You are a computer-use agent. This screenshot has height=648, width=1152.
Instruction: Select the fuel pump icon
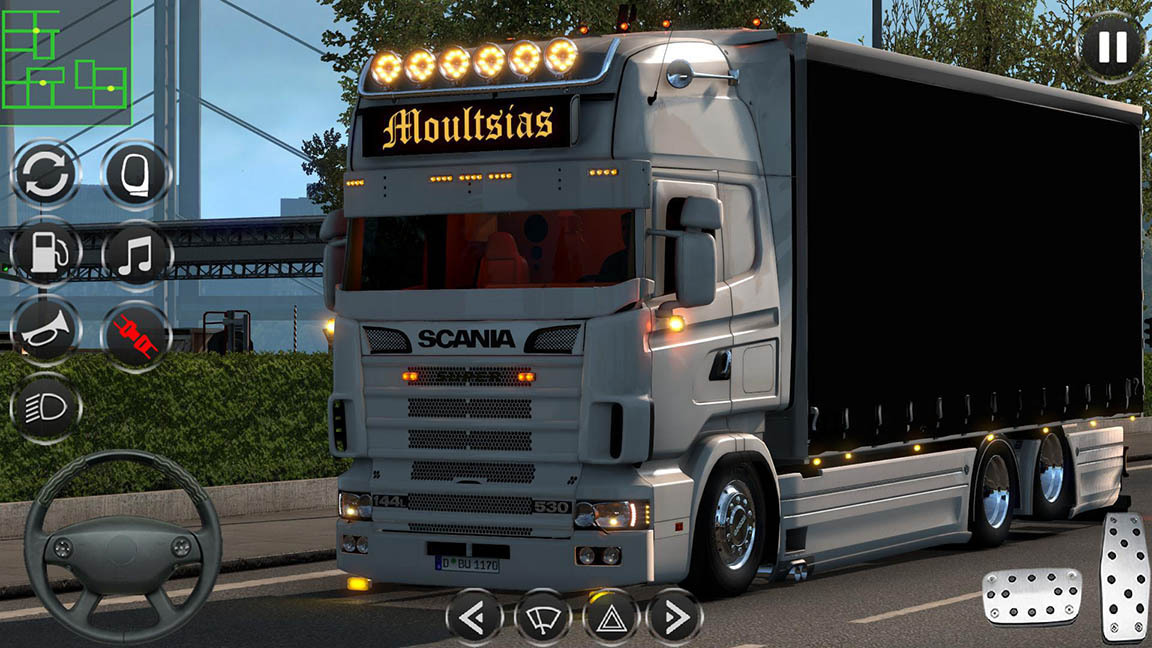pos(46,252)
